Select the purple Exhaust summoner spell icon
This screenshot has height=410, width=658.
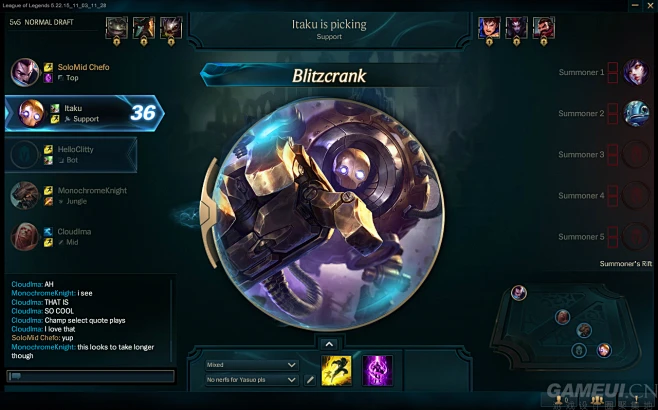click(377, 371)
